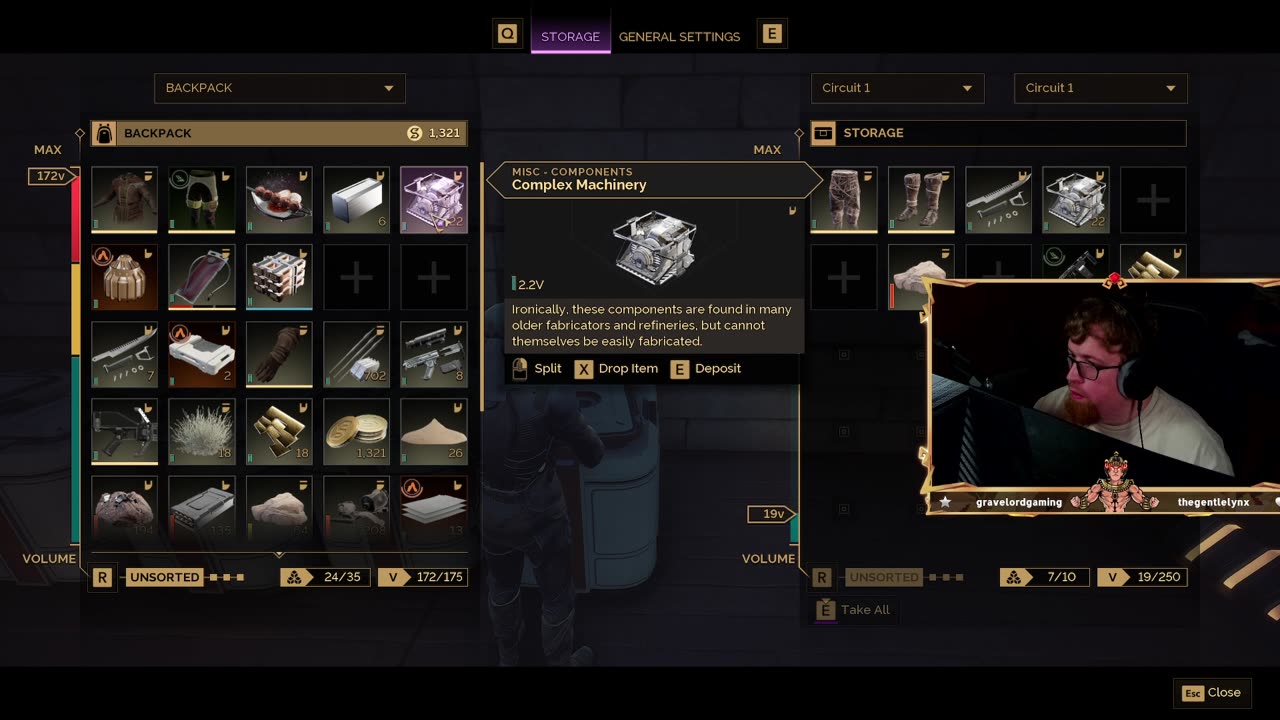
Task: Select the Storage tab
Action: pyautogui.click(x=570, y=36)
